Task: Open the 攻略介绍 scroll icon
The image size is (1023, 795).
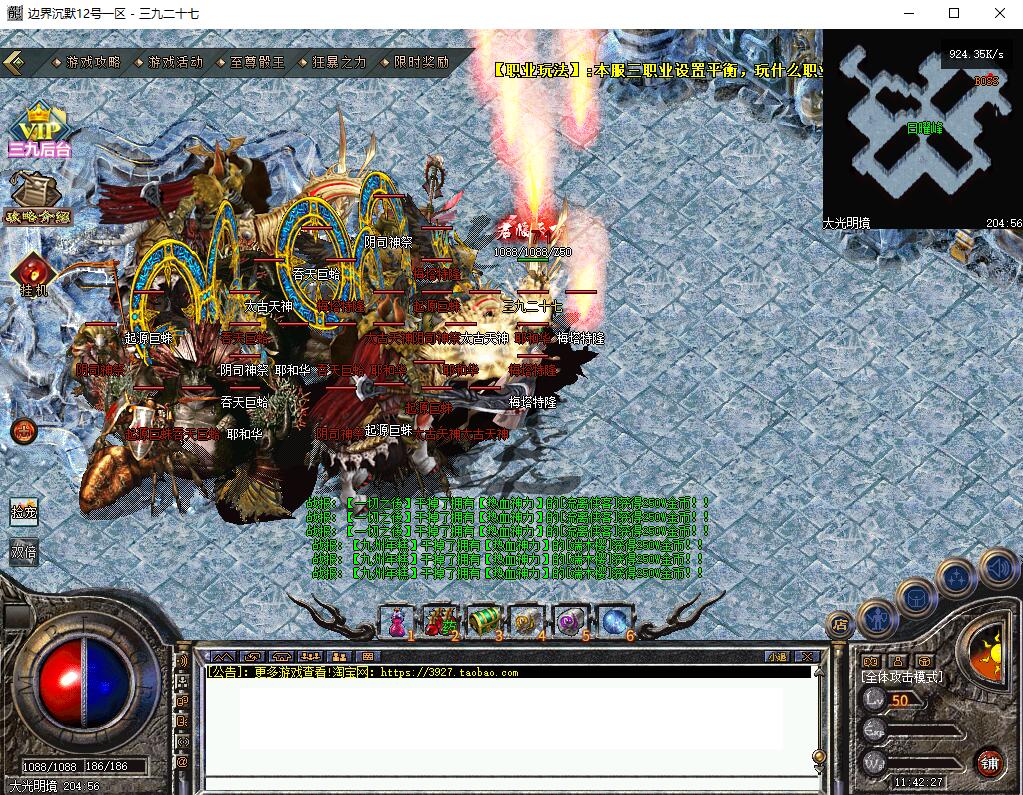Action: click(36, 197)
